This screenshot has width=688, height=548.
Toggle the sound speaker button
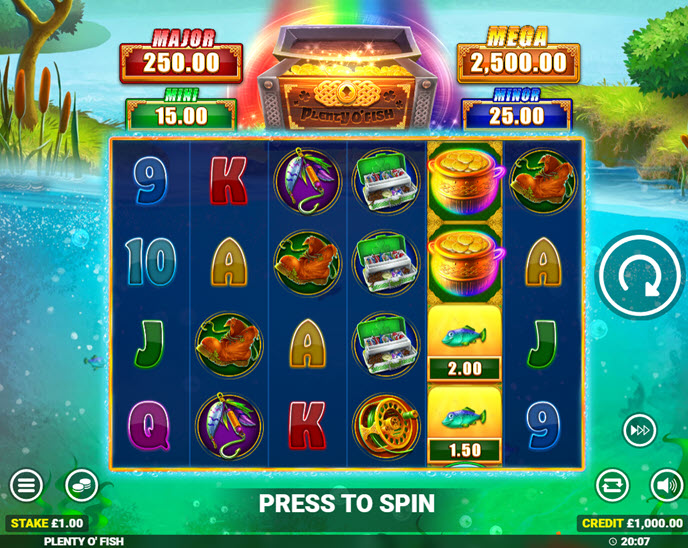pos(666,486)
